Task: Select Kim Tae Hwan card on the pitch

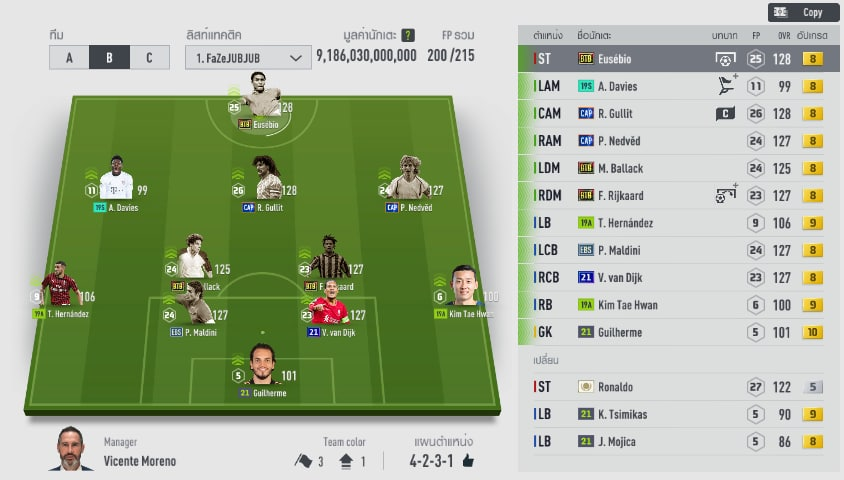Action: pos(463,291)
